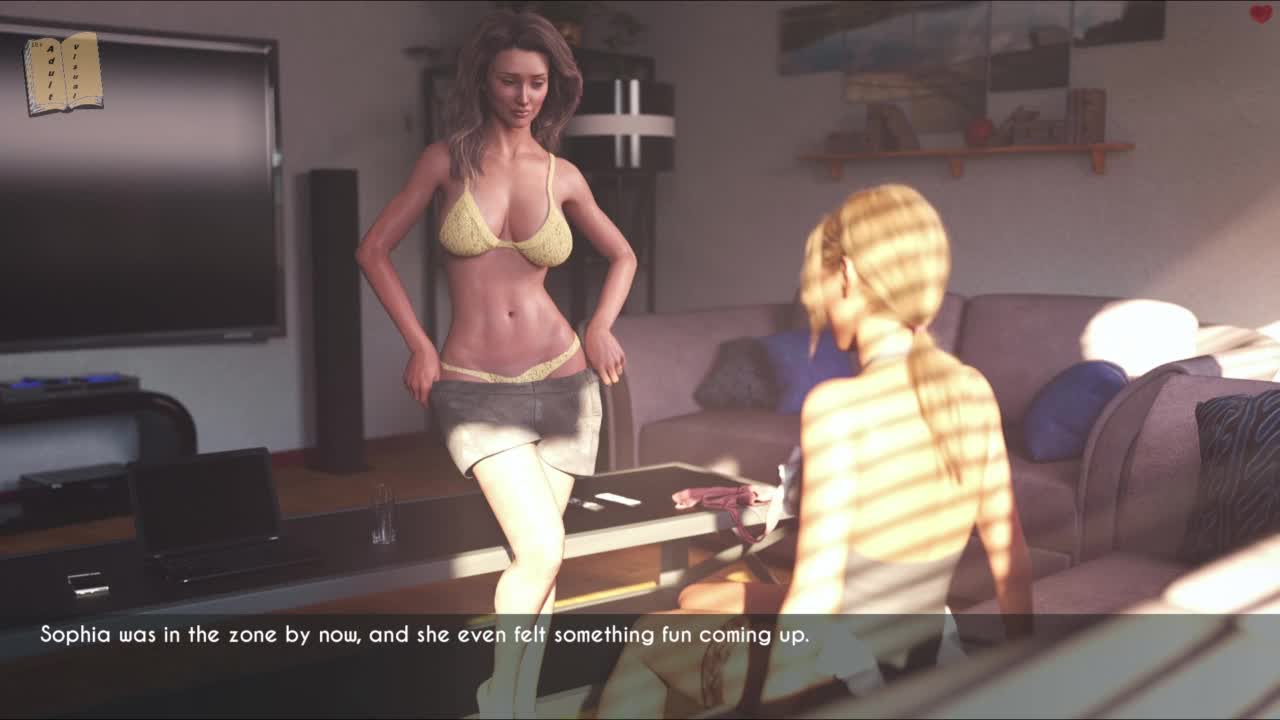The width and height of the screenshot is (1280, 720).
Task: Click the red heart icon
Action: (1260, 14)
